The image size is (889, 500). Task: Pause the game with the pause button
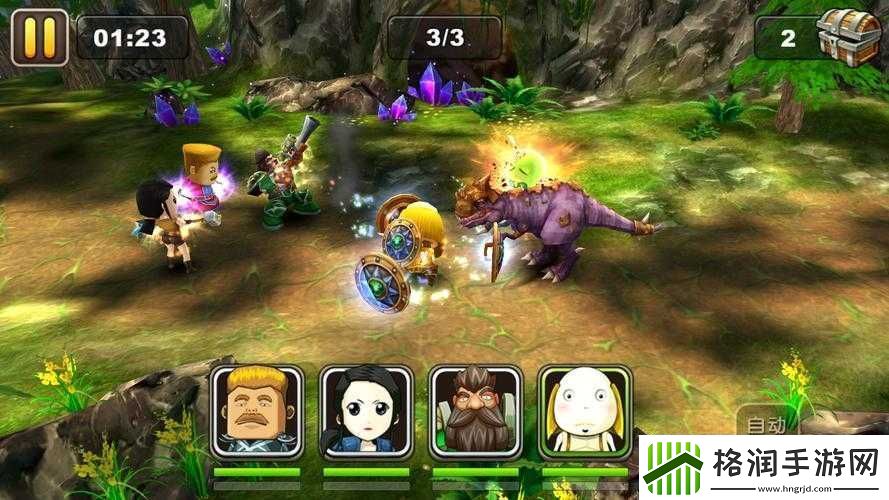(x=39, y=37)
